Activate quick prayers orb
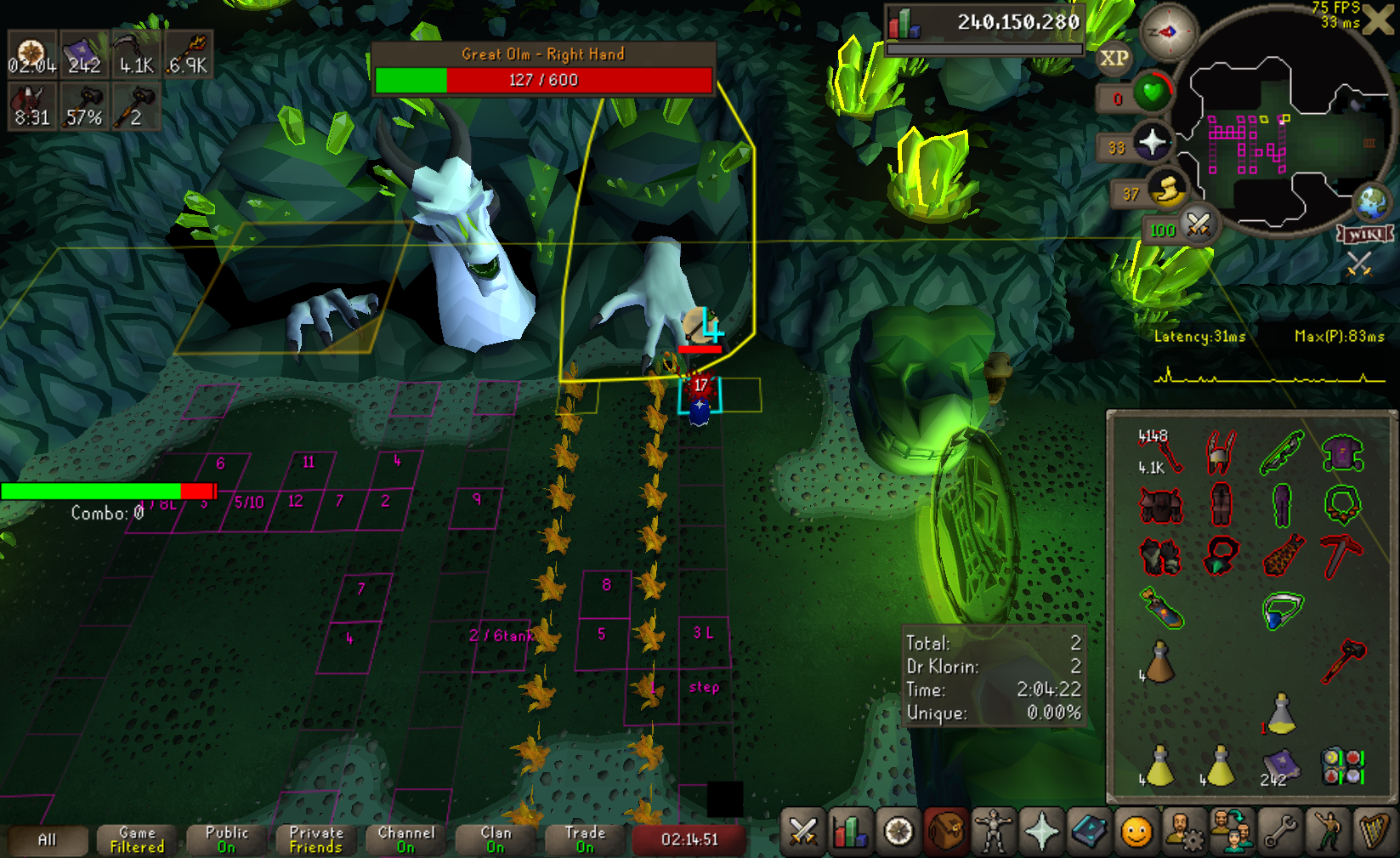1400x858 pixels. (x=1153, y=142)
